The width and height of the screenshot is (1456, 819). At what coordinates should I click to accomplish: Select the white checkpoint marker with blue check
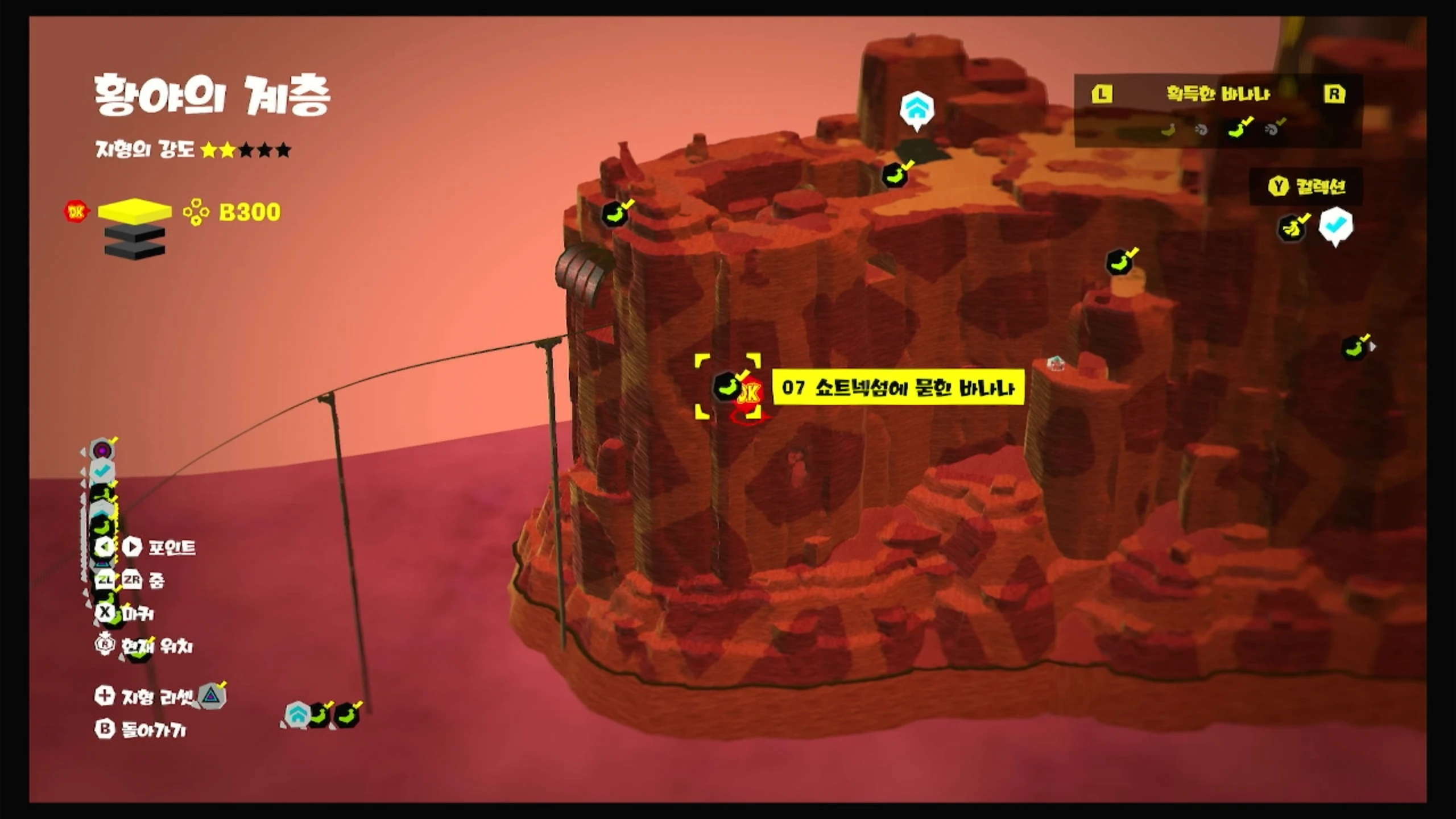(x=1335, y=226)
